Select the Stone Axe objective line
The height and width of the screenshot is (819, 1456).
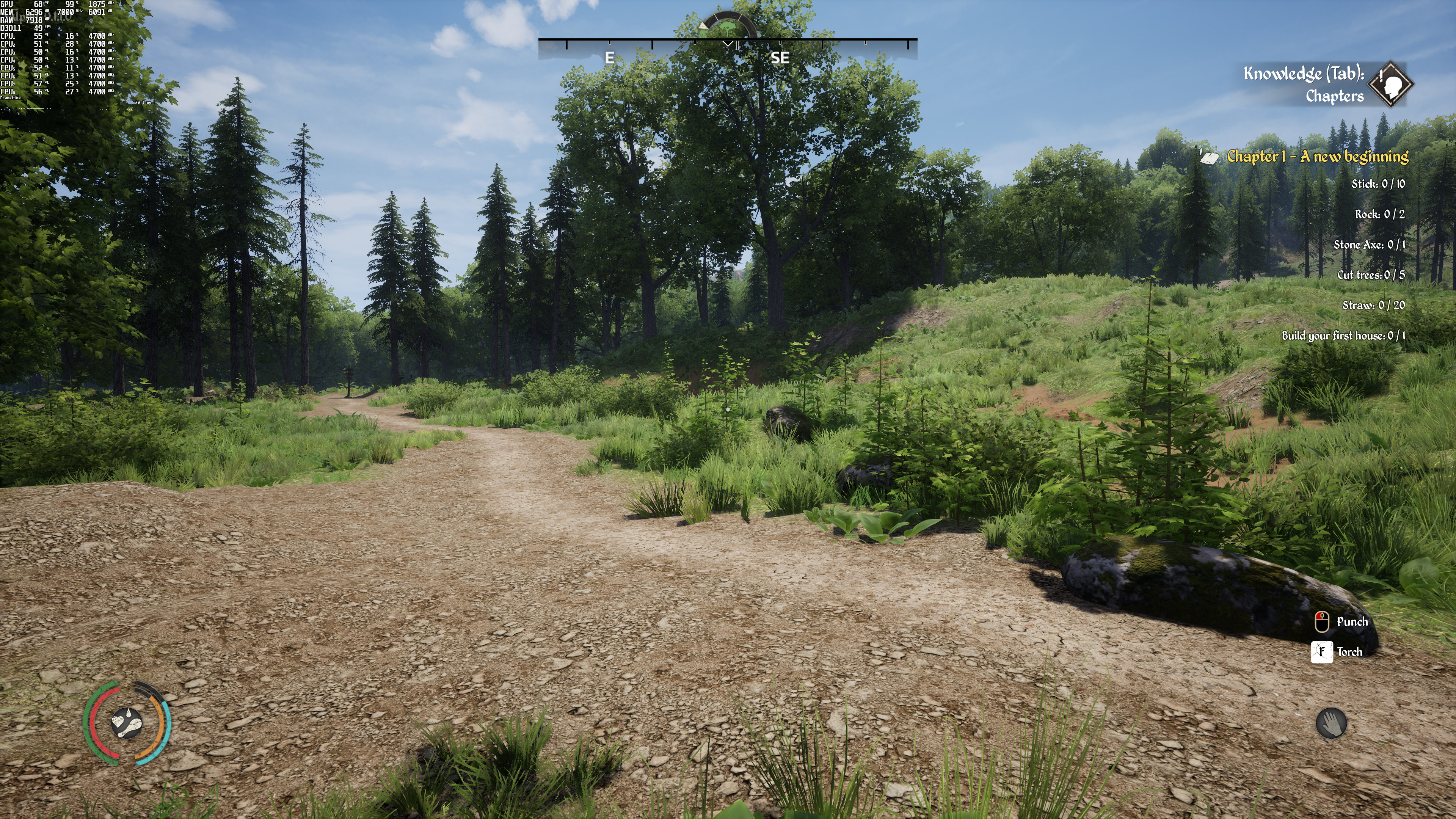coord(1369,245)
